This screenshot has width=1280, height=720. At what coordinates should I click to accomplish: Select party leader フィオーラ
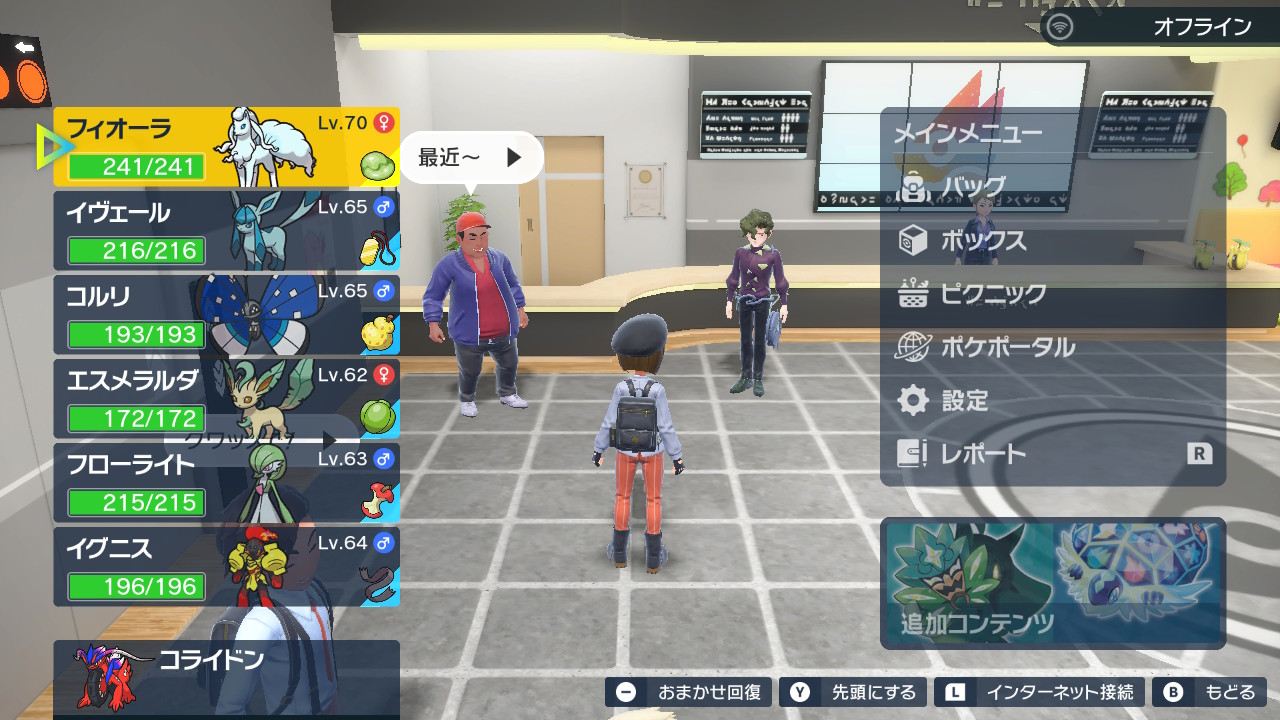(x=226, y=147)
